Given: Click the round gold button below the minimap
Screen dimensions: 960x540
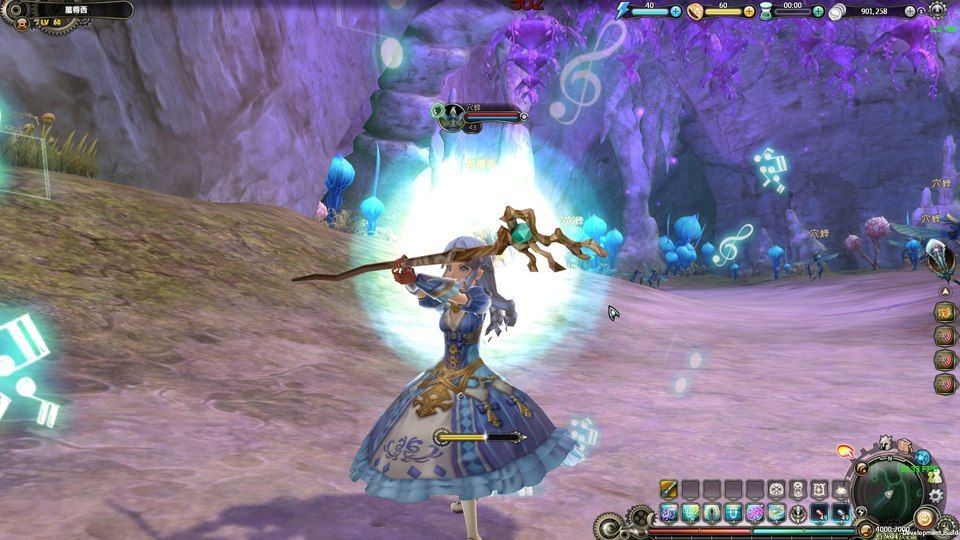Looking at the screenshot, I should click(x=925, y=518).
